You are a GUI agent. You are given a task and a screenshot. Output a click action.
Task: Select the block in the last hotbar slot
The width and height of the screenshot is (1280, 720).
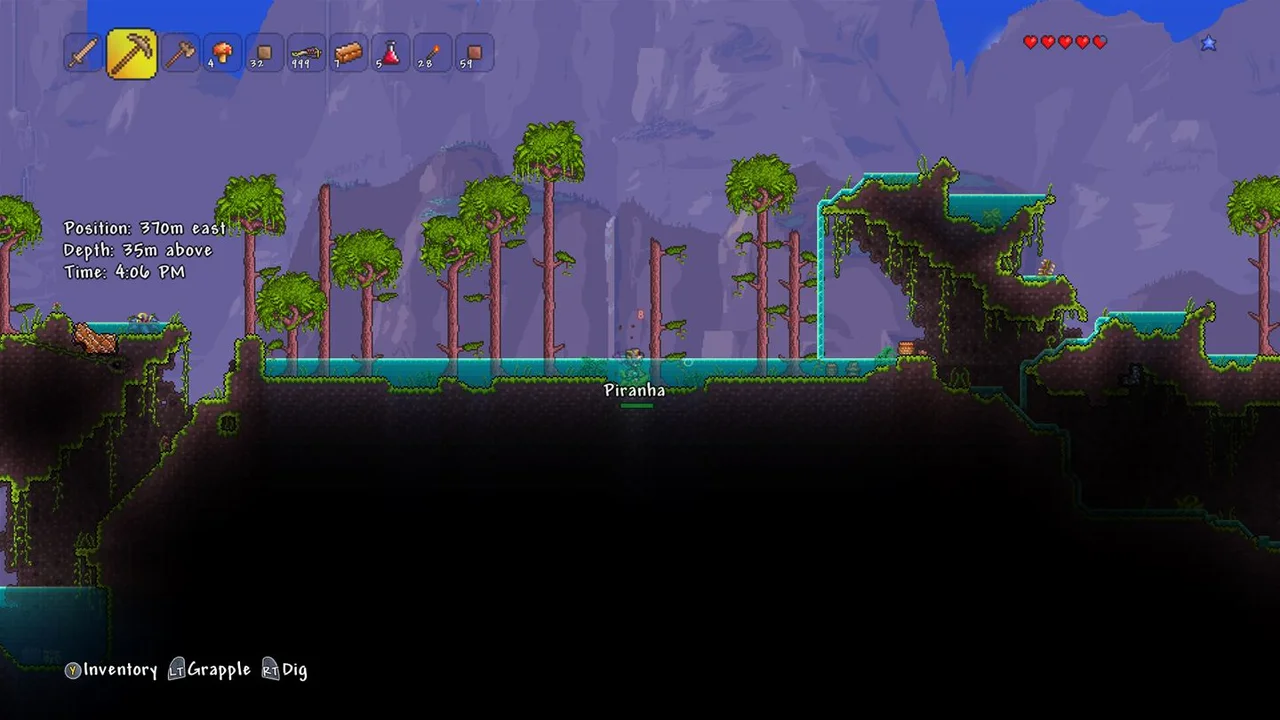click(474, 53)
